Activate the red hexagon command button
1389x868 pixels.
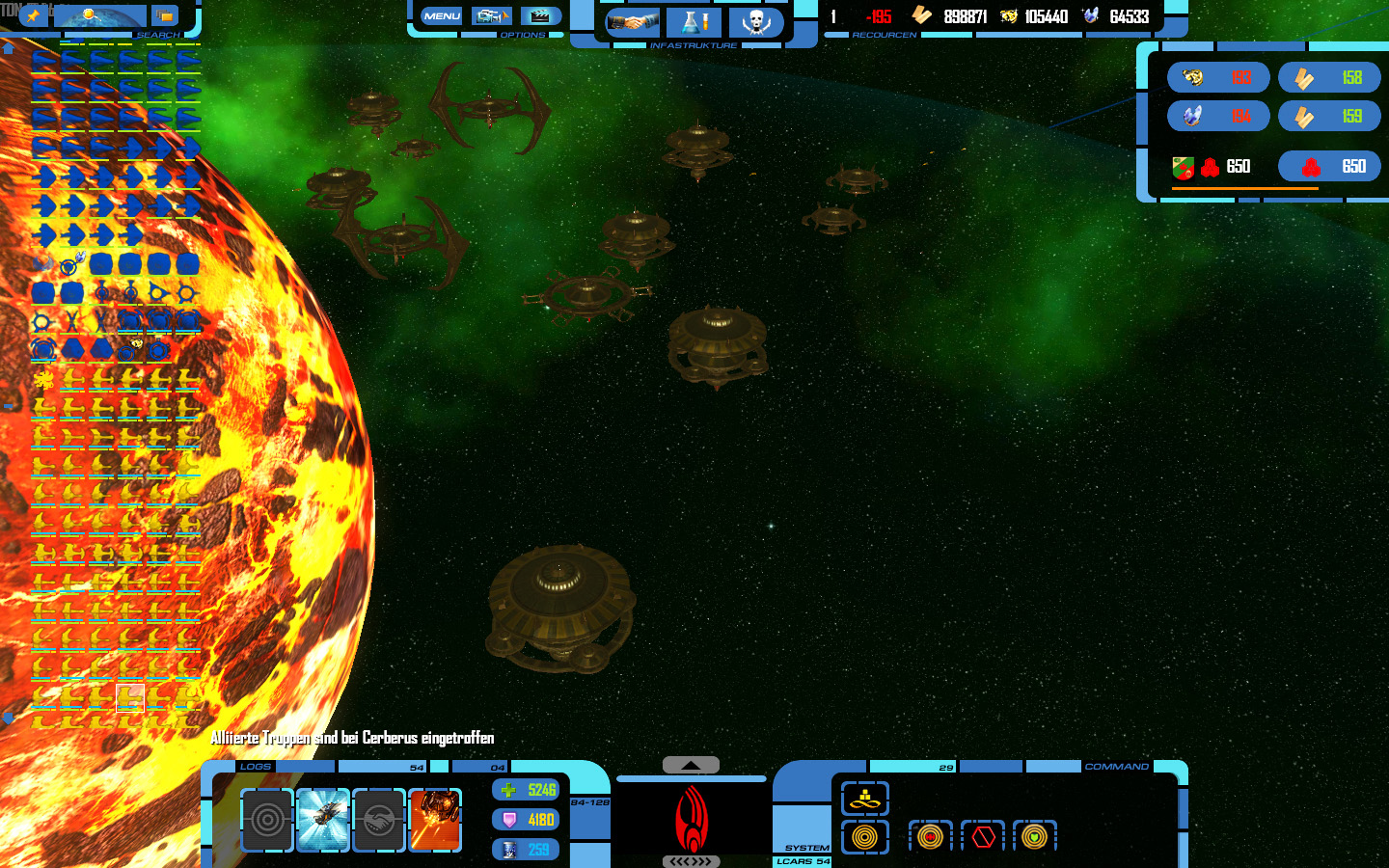pos(983,836)
